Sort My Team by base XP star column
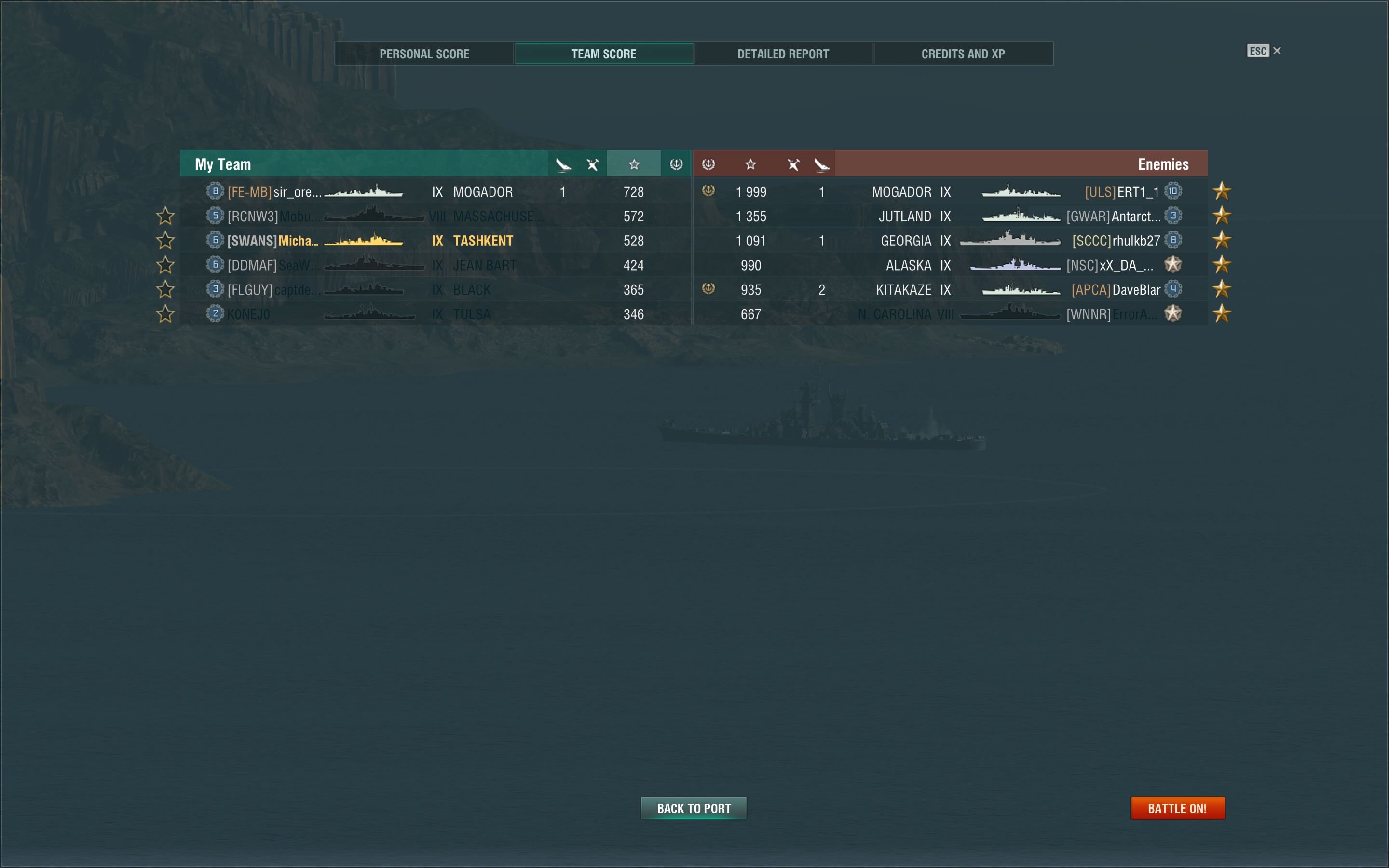Viewport: 1389px width, 868px height. tap(634, 165)
